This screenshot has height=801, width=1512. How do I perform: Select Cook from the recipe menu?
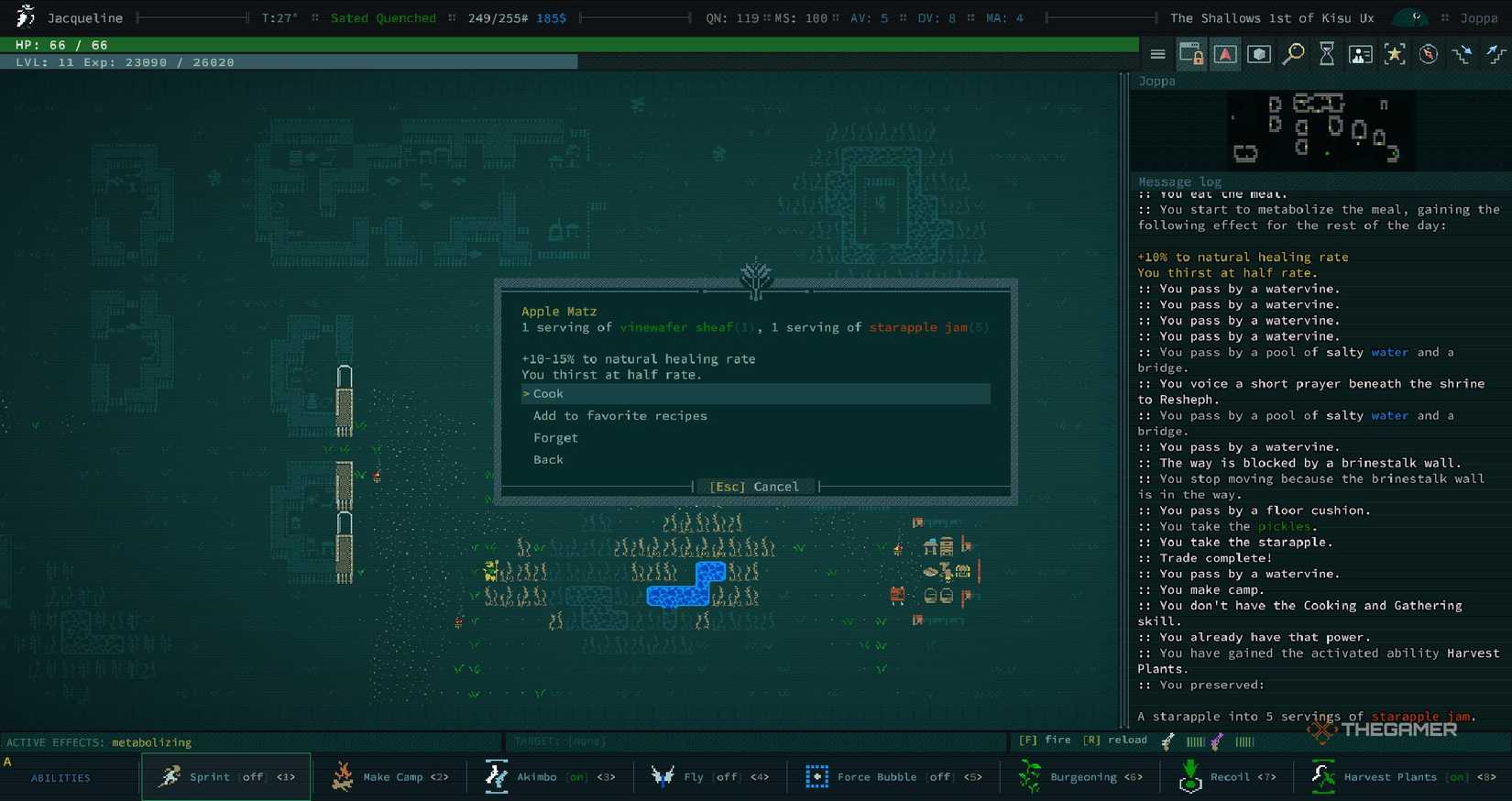(x=546, y=393)
